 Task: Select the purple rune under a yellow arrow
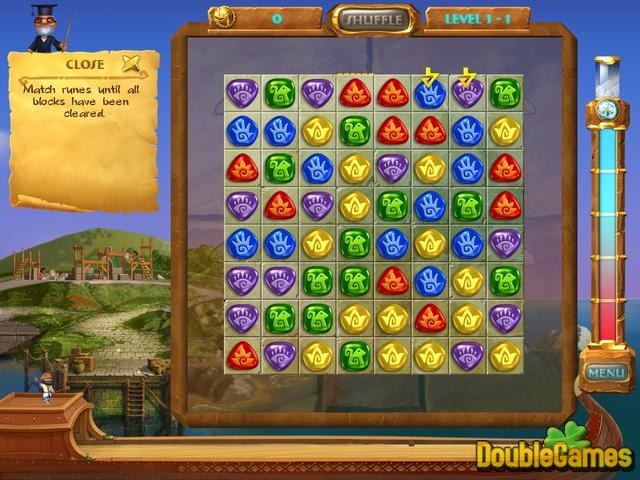[x=467, y=94]
